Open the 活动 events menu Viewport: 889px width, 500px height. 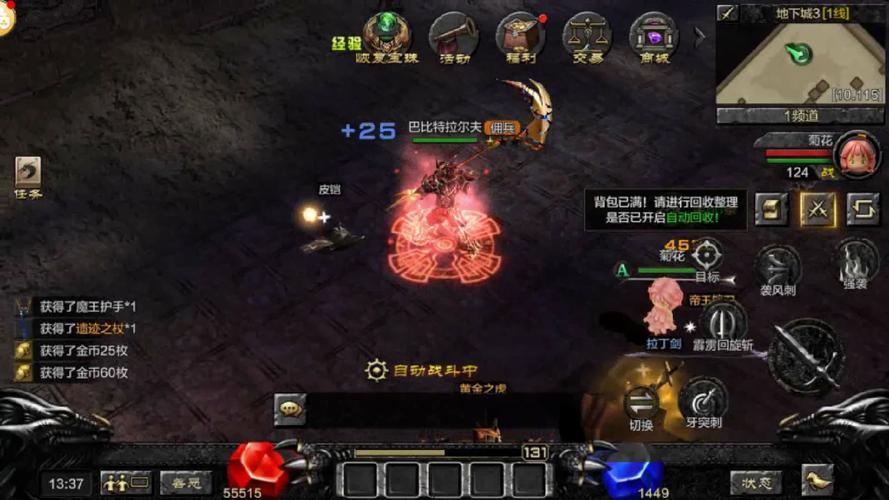[453, 35]
